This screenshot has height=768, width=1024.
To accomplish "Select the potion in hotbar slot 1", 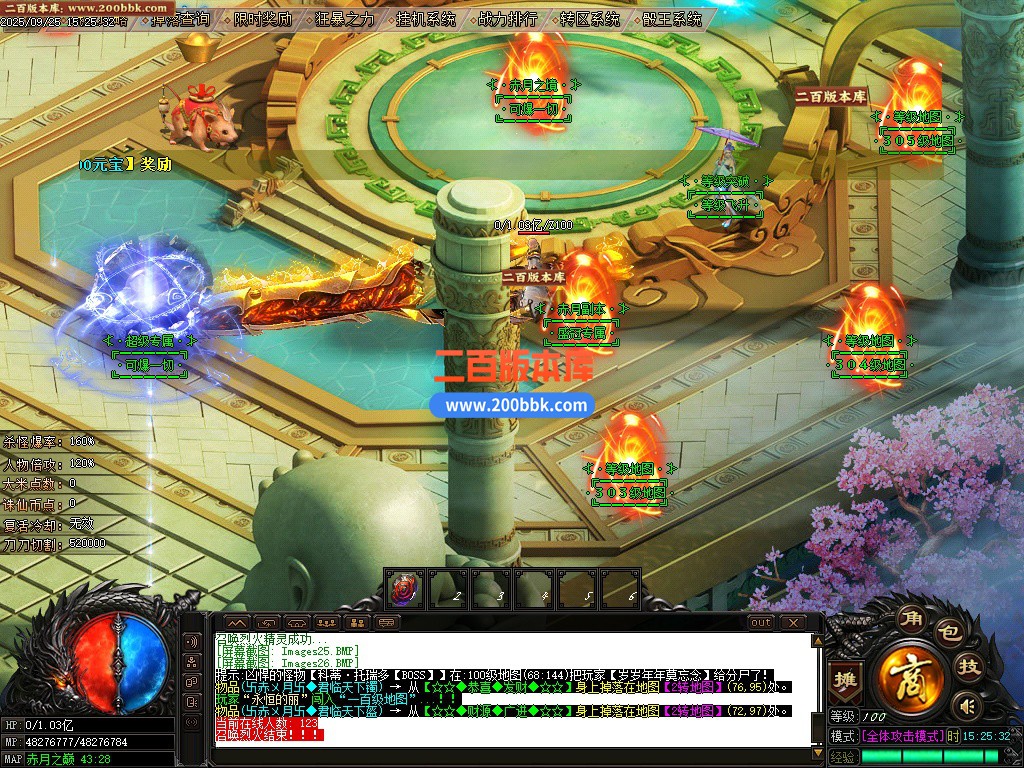I will pos(405,589).
